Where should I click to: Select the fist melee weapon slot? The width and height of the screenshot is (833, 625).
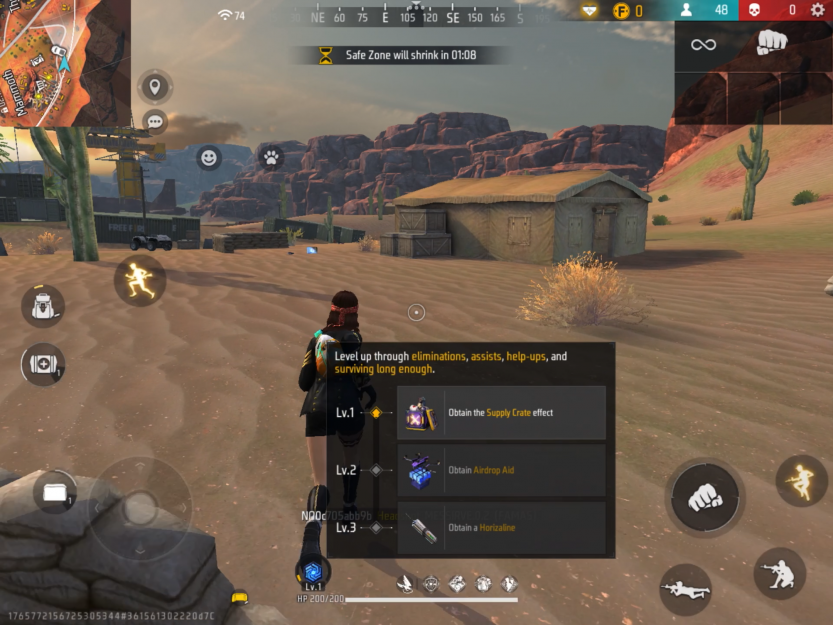771,44
